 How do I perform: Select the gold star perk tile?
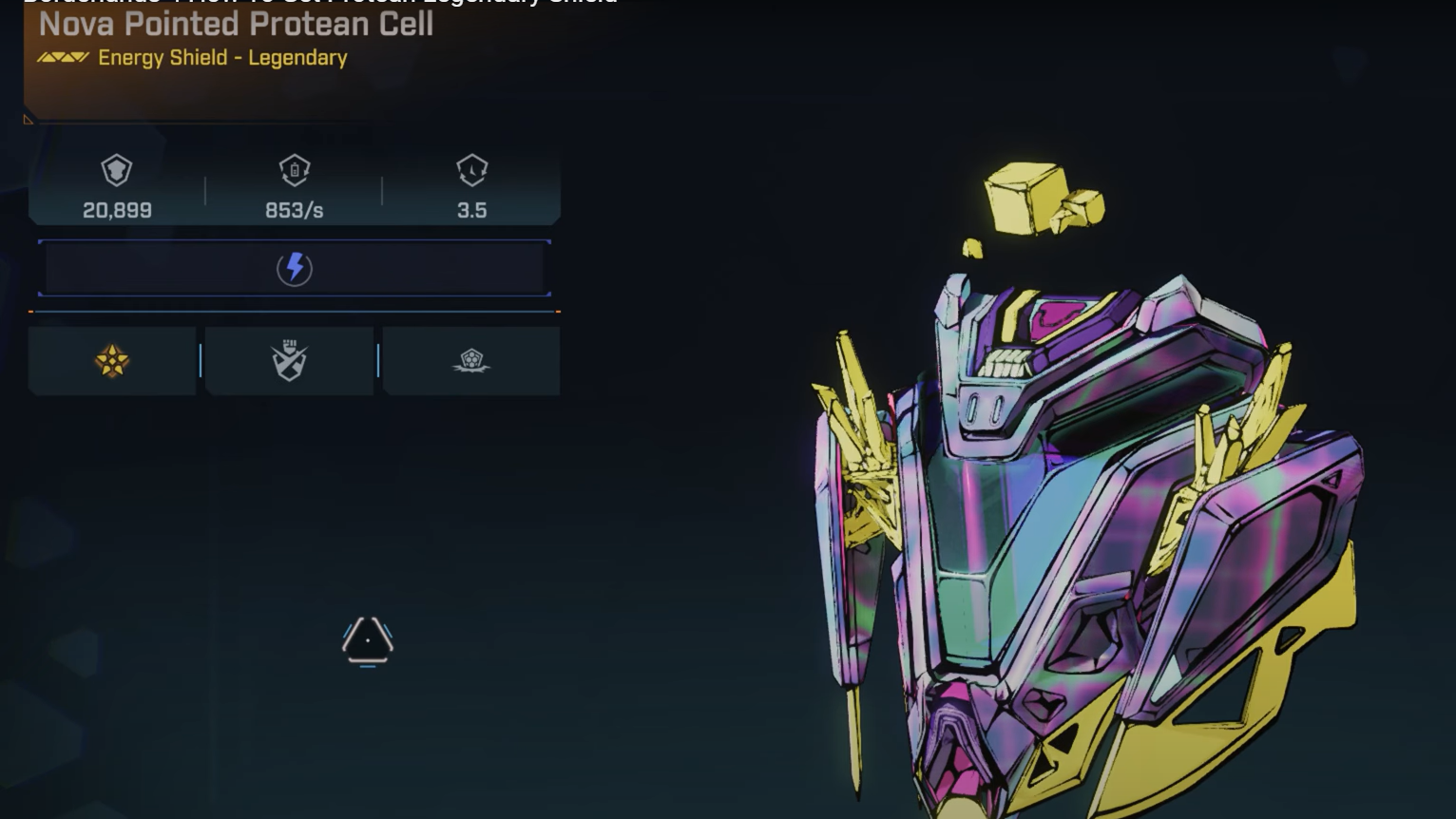[112, 361]
